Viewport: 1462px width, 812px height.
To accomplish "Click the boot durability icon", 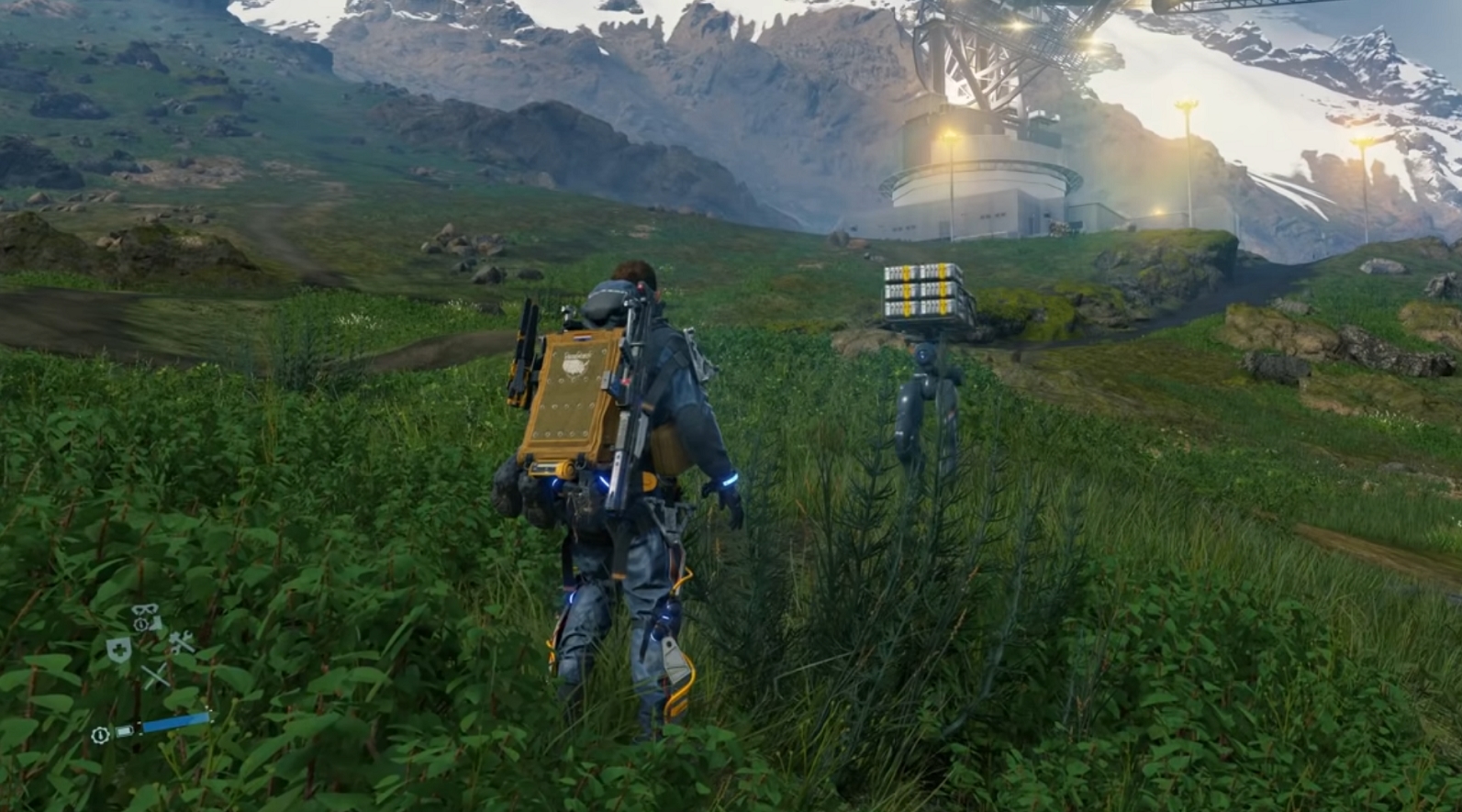I will click(156, 625).
